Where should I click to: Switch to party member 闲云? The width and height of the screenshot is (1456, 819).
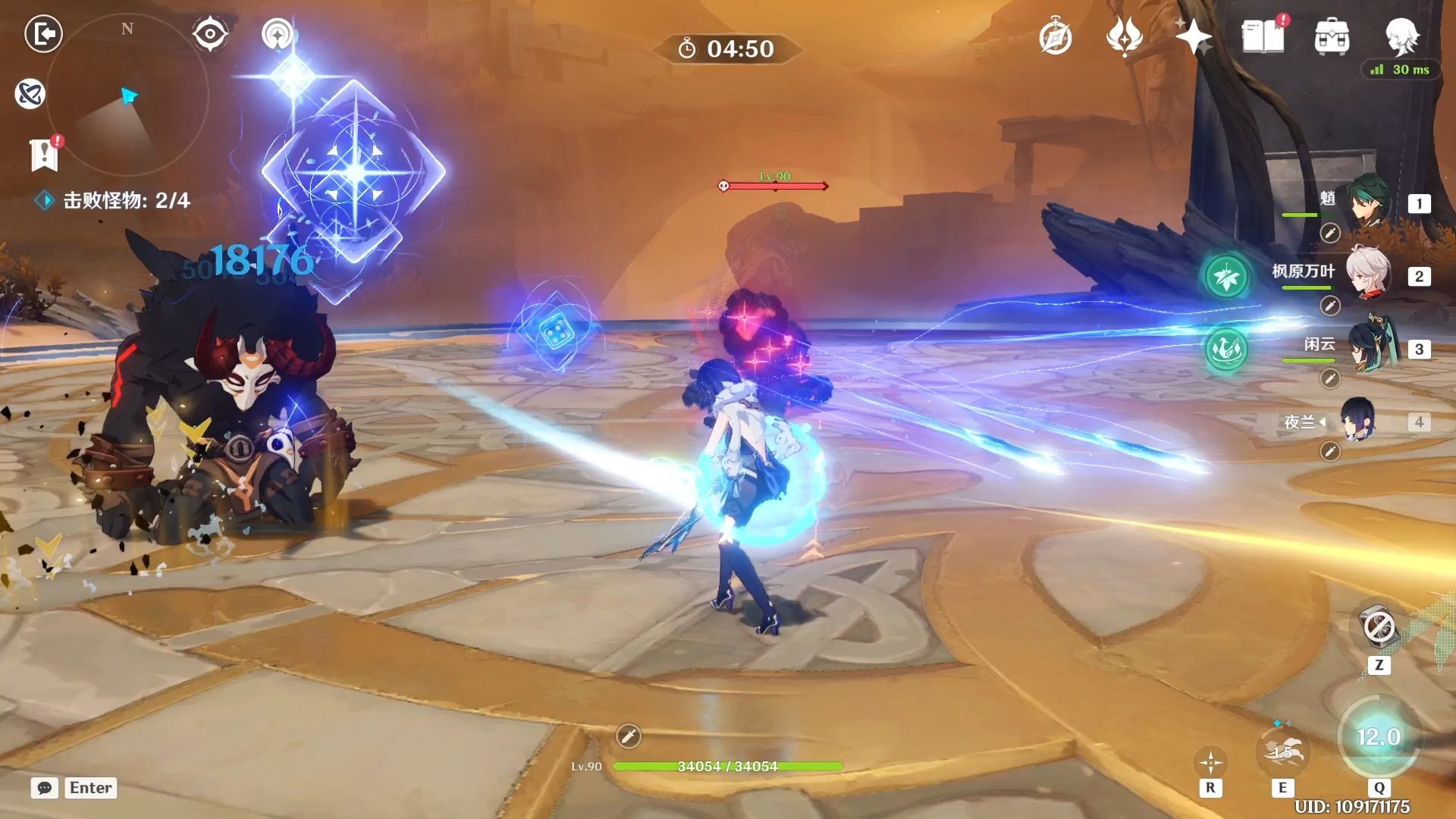point(1371,347)
